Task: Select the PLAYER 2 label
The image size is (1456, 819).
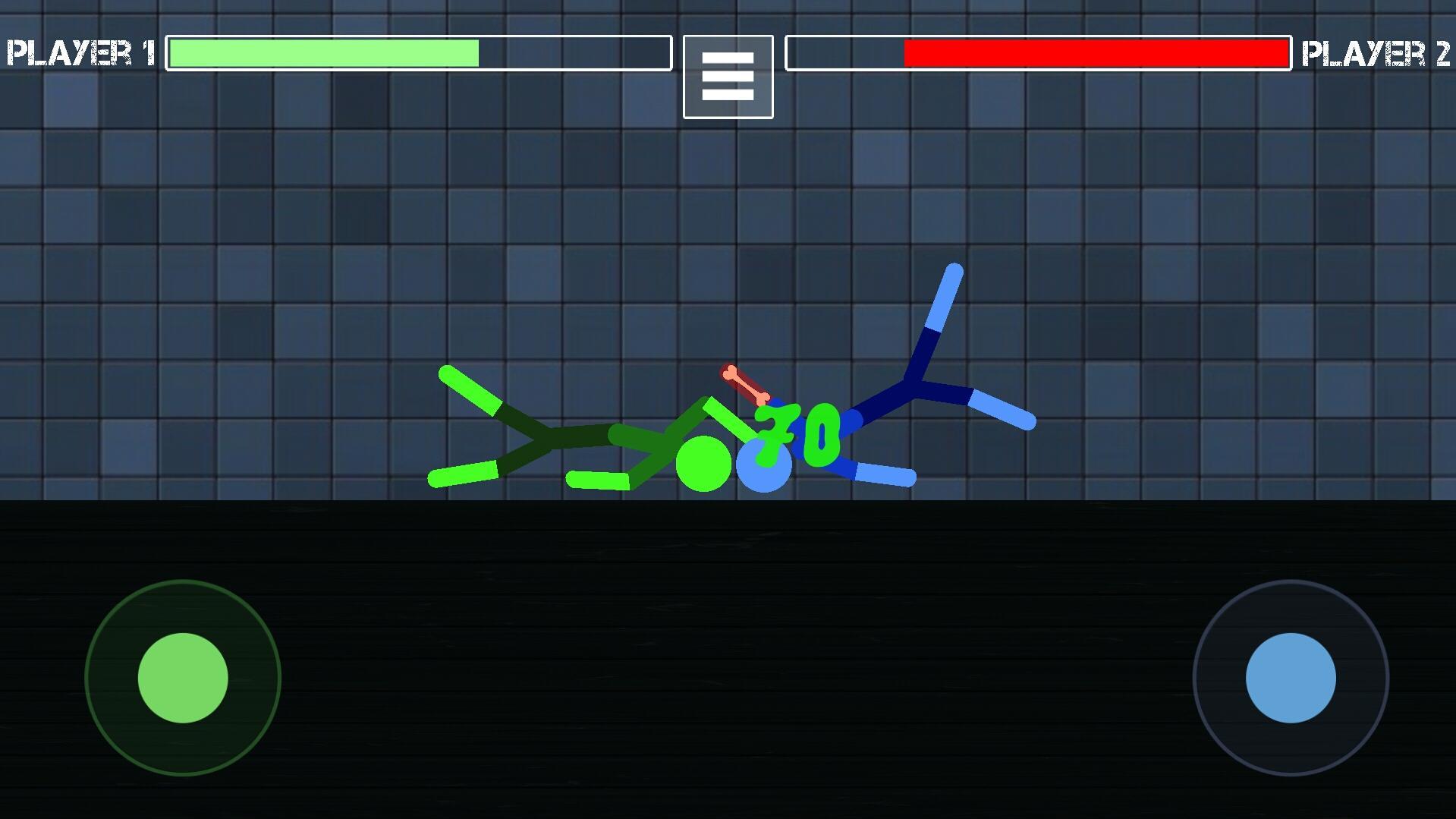Action: (1376, 52)
